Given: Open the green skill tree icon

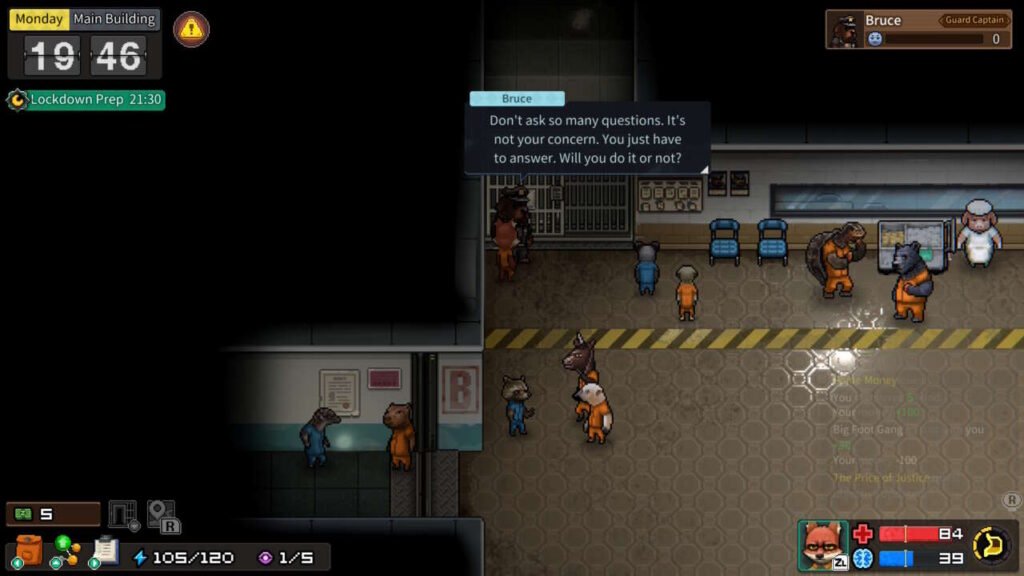Looking at the screenshot, I should click(66, 550).
